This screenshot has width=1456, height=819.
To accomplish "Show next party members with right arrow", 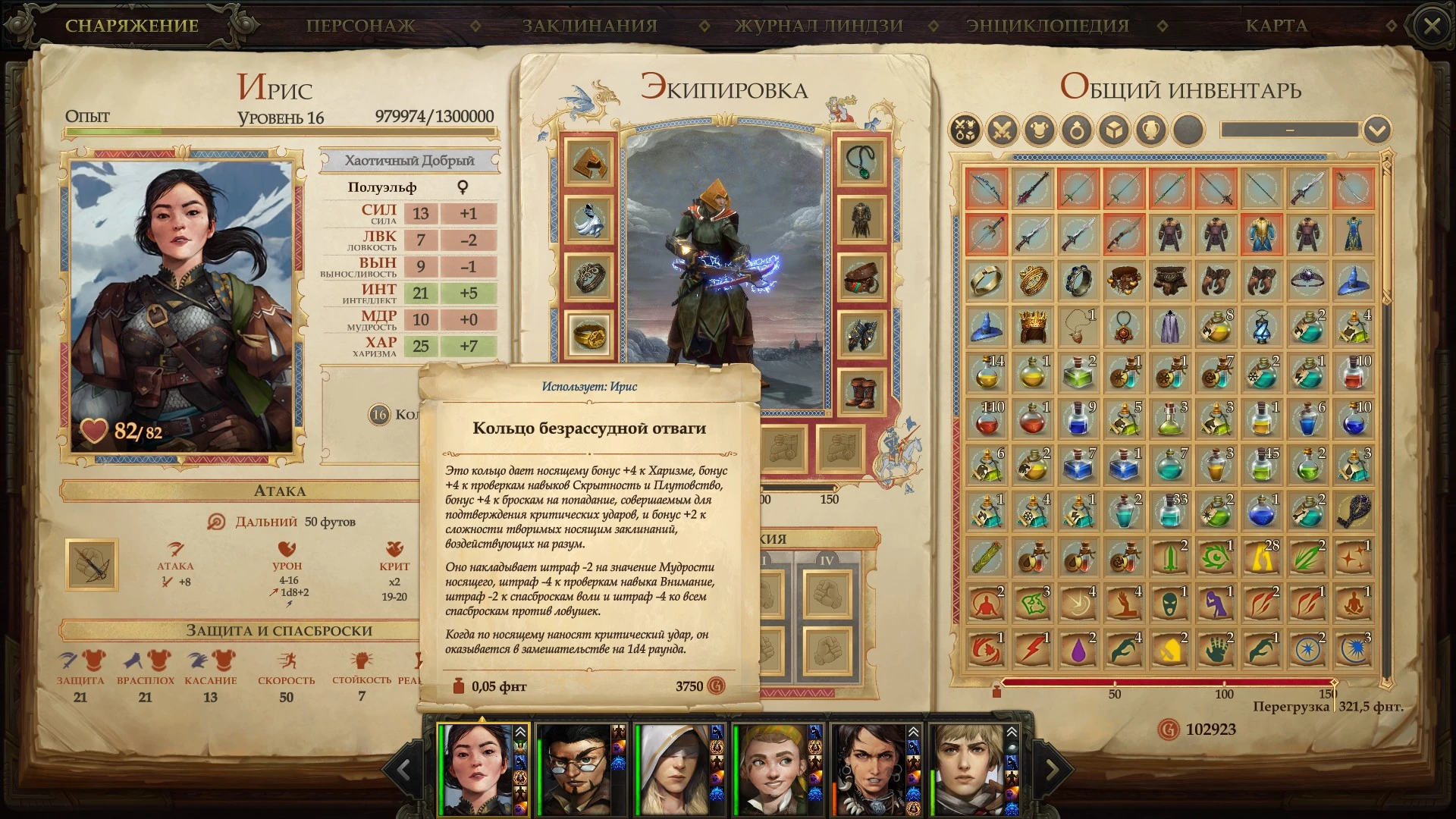I will (1052, 770).
